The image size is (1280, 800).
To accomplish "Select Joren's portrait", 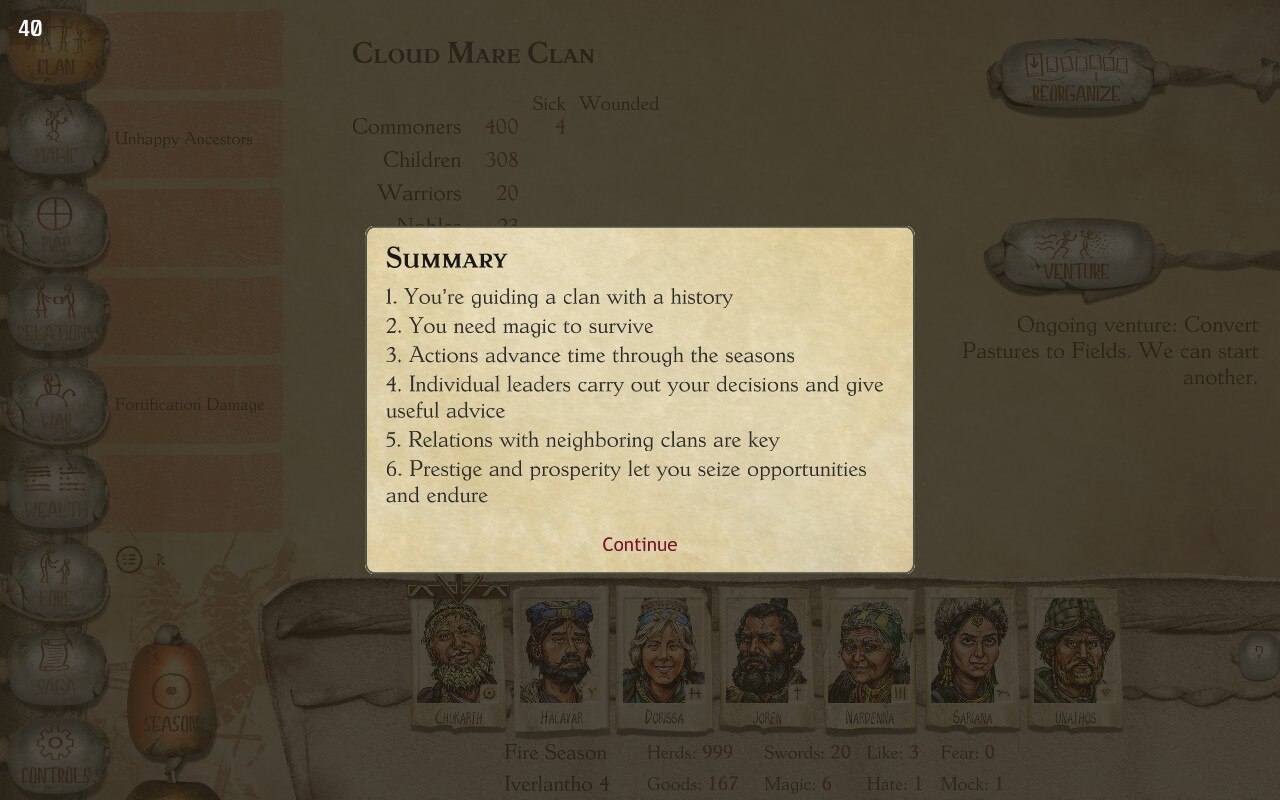I will pyautogui.click(x=767, y=655).
